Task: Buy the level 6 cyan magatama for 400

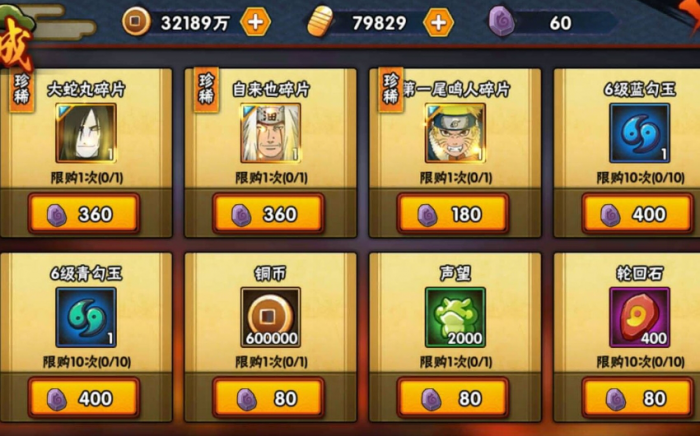Action: click(x=85, y=398)
